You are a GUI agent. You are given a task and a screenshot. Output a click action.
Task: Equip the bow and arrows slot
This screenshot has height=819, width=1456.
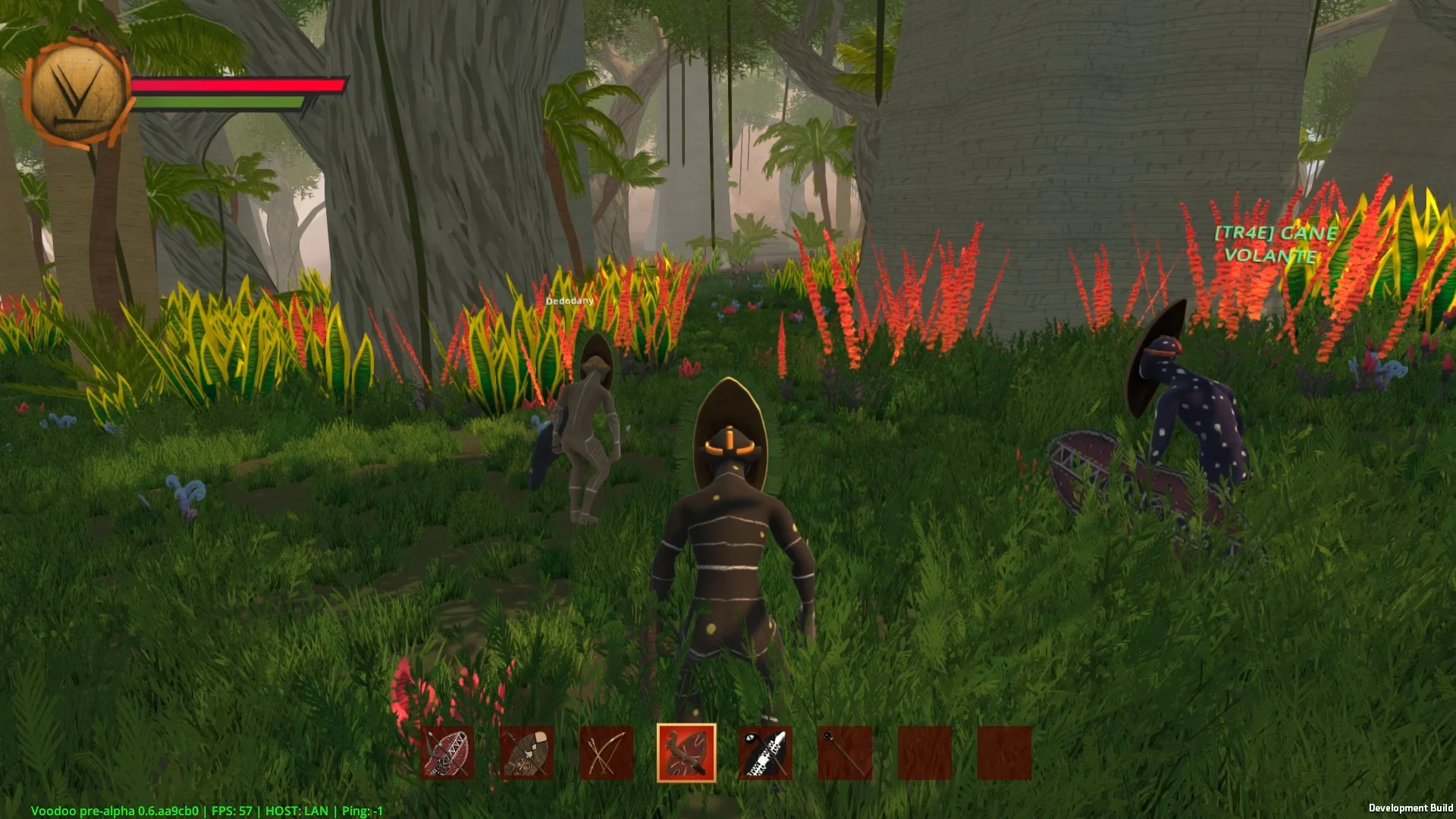click(606, 753)
